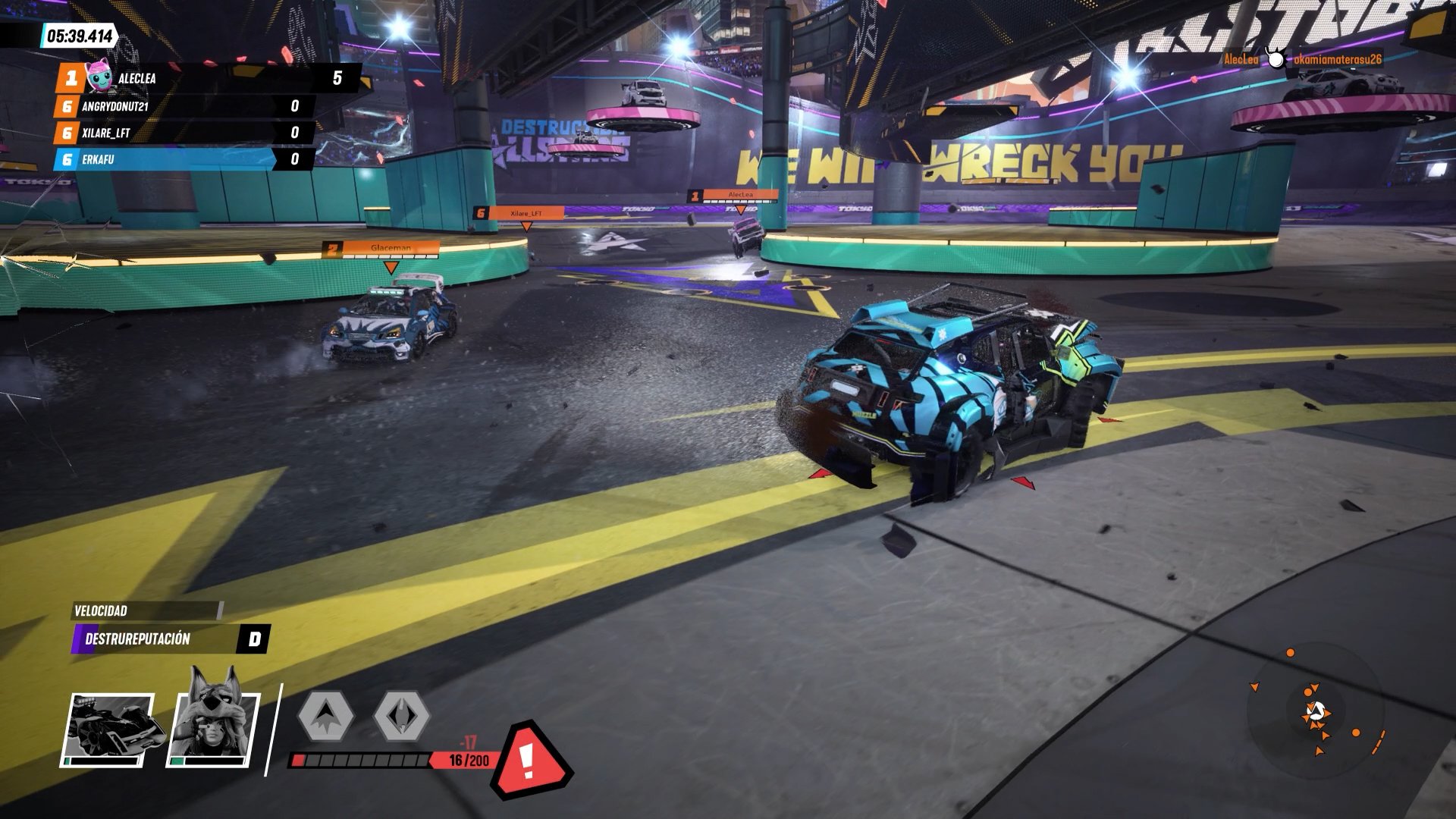Activate the upward arrow hexagon ability
1456x819 pixels.
(x=325, y=715)
